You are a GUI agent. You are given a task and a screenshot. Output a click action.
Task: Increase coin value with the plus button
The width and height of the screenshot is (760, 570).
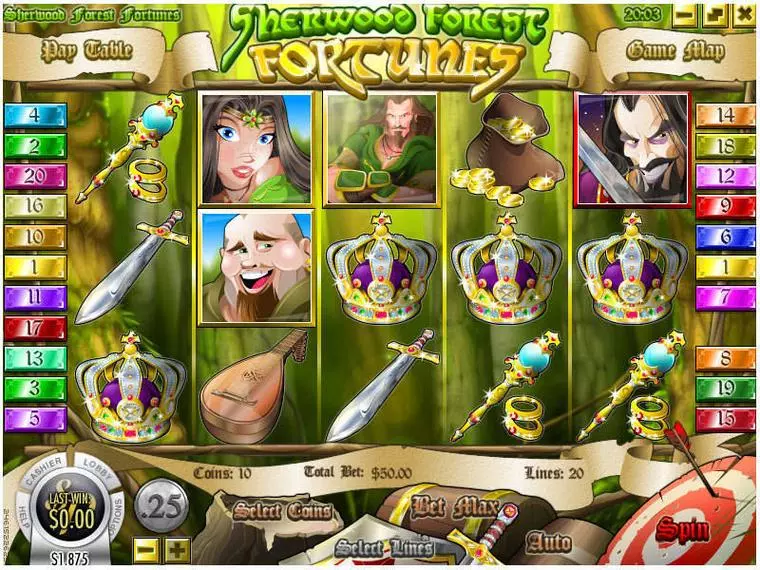(x=177, y=548)
